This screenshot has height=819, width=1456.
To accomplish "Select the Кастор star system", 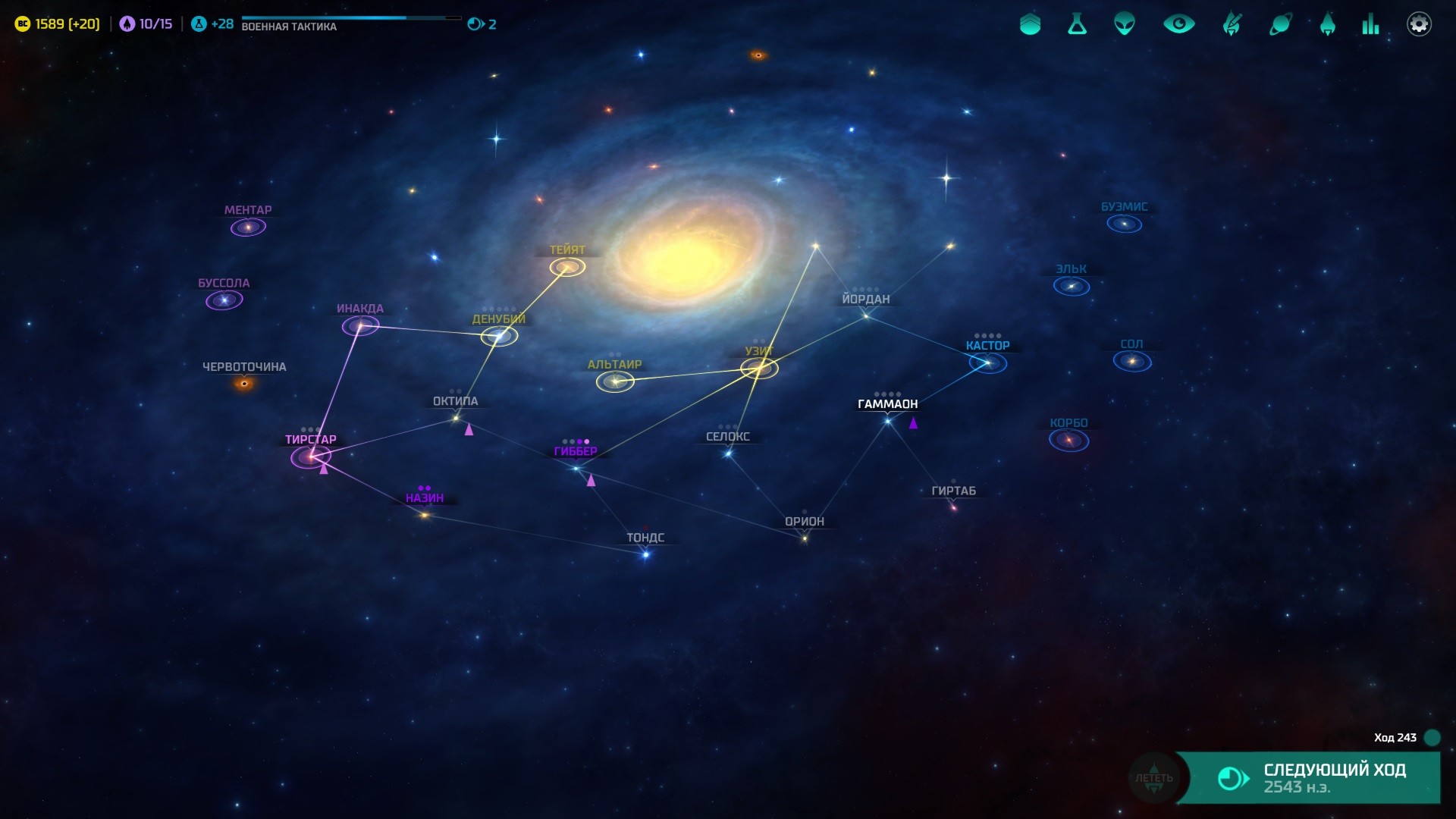I will pos(987,363).
